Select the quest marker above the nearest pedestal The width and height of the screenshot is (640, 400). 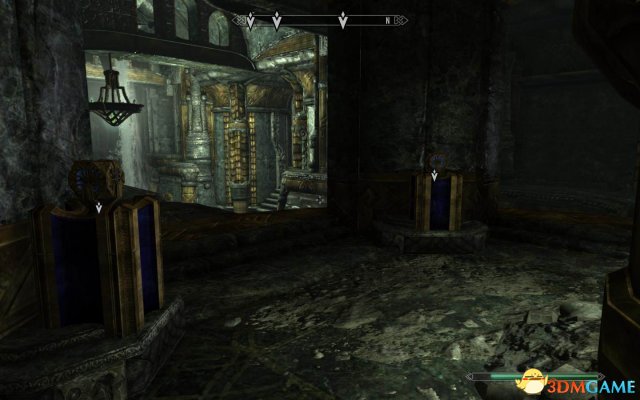click(97, 207)
